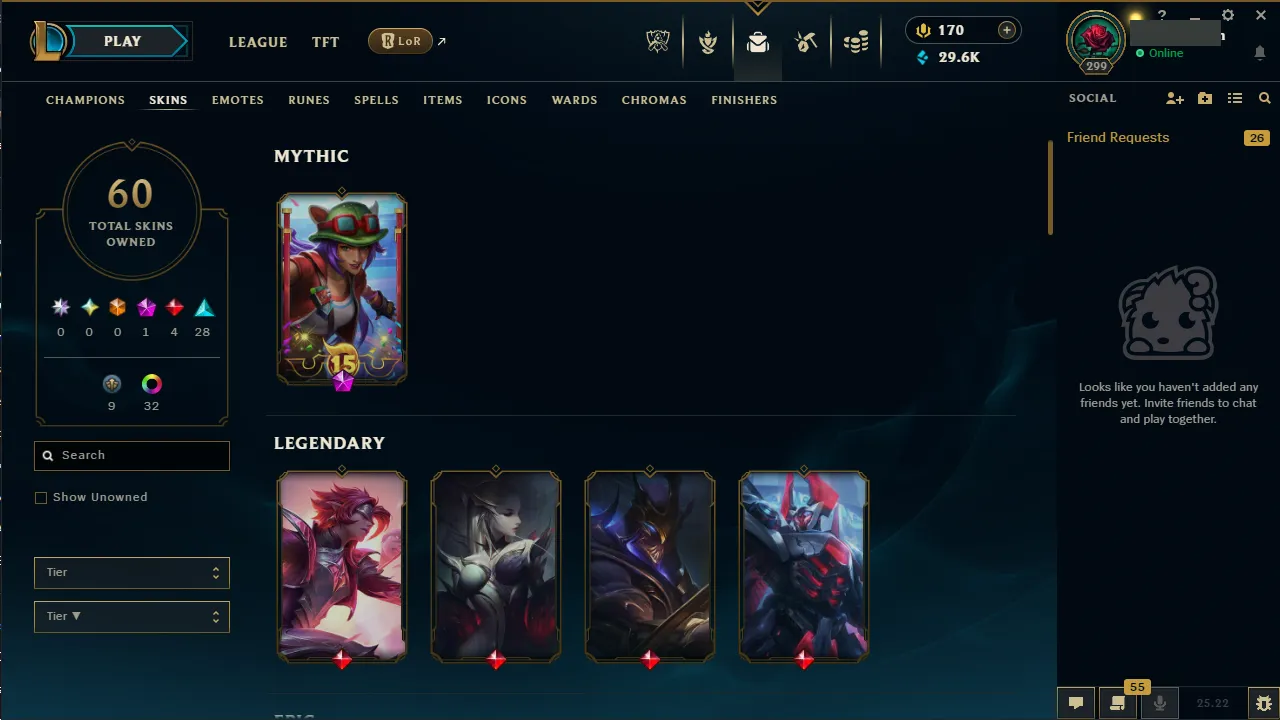
Task: Switch to the CHROMAS tab
Action: (654, 100)
